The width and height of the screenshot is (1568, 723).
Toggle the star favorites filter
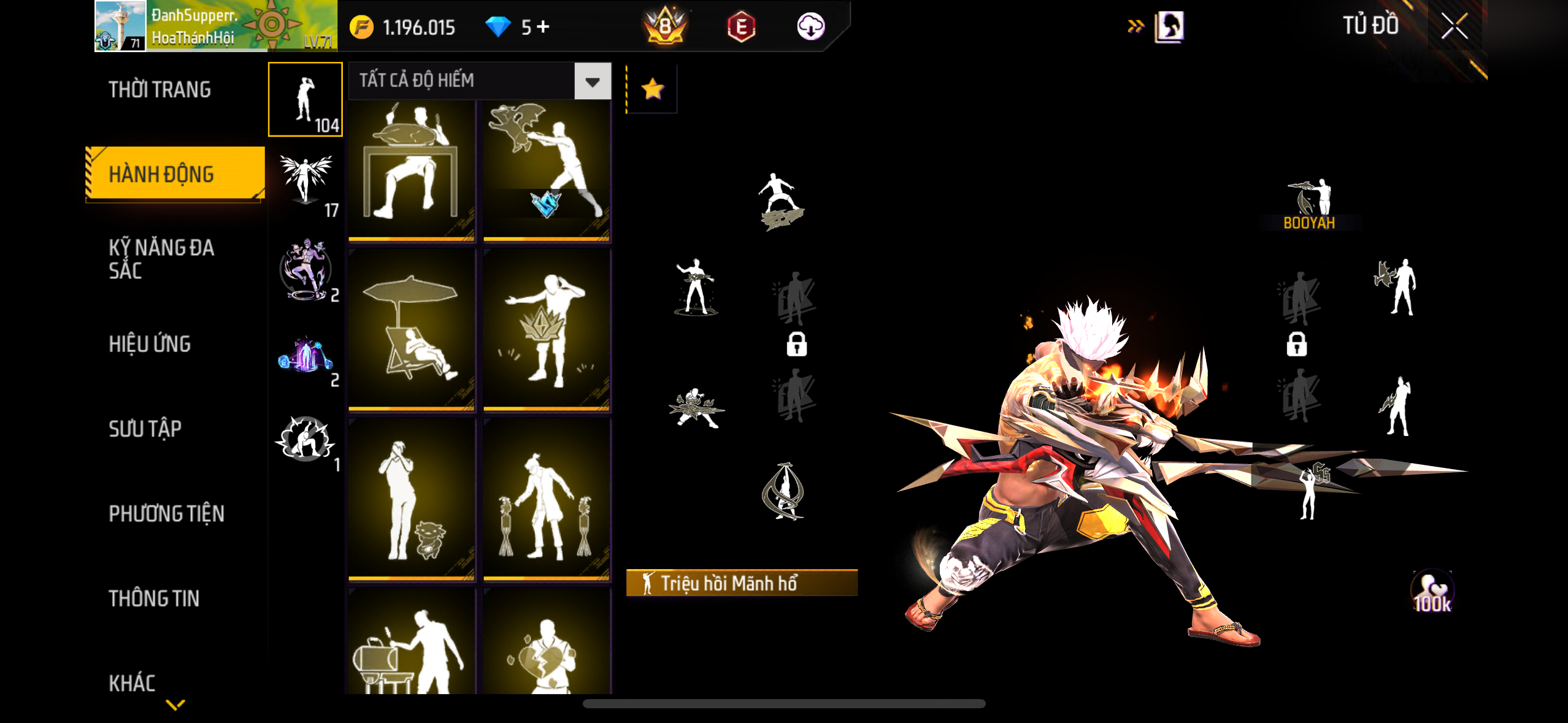click(x=652, y=90)
